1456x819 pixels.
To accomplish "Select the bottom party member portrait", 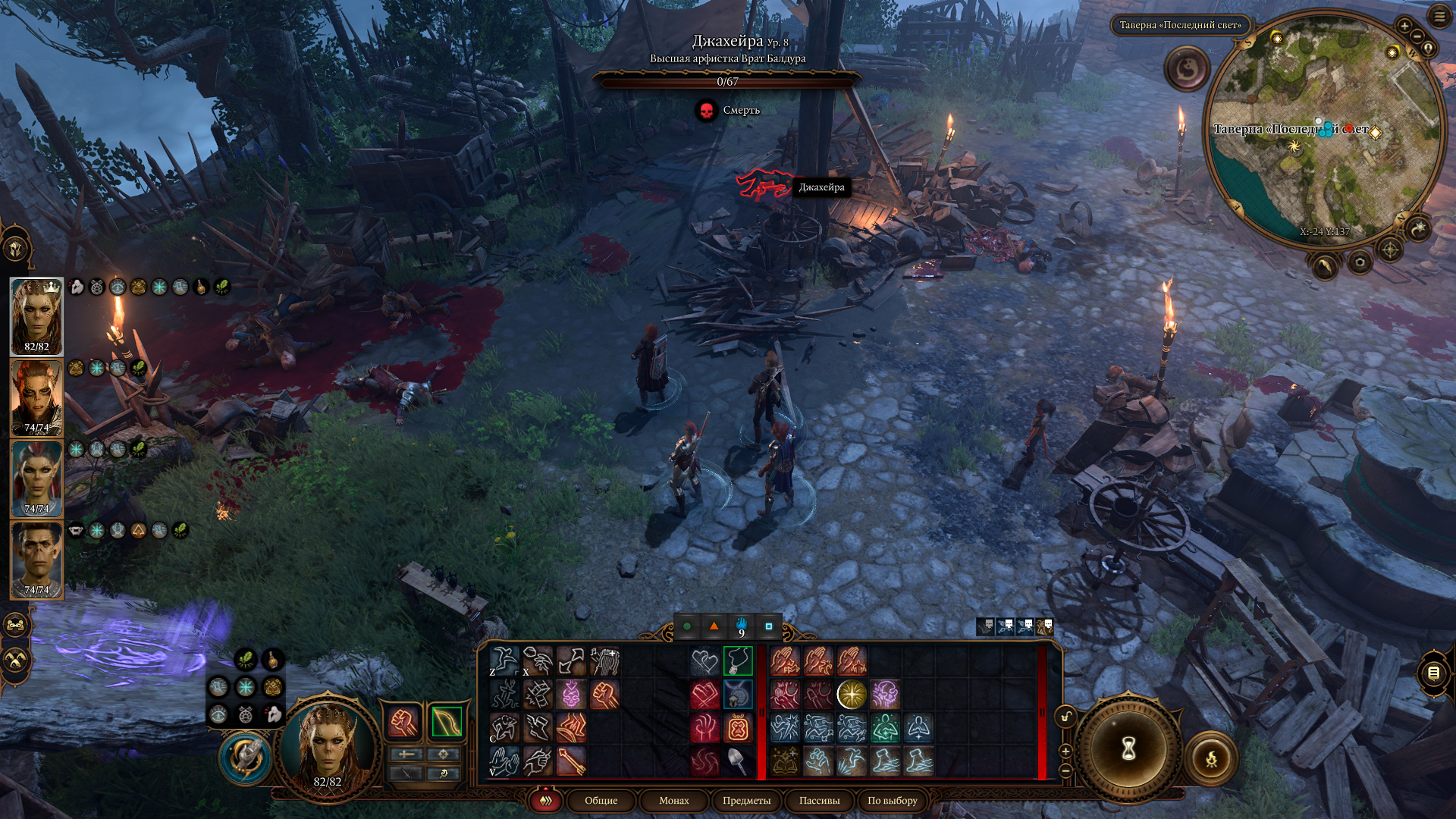I will click(36, 559).
